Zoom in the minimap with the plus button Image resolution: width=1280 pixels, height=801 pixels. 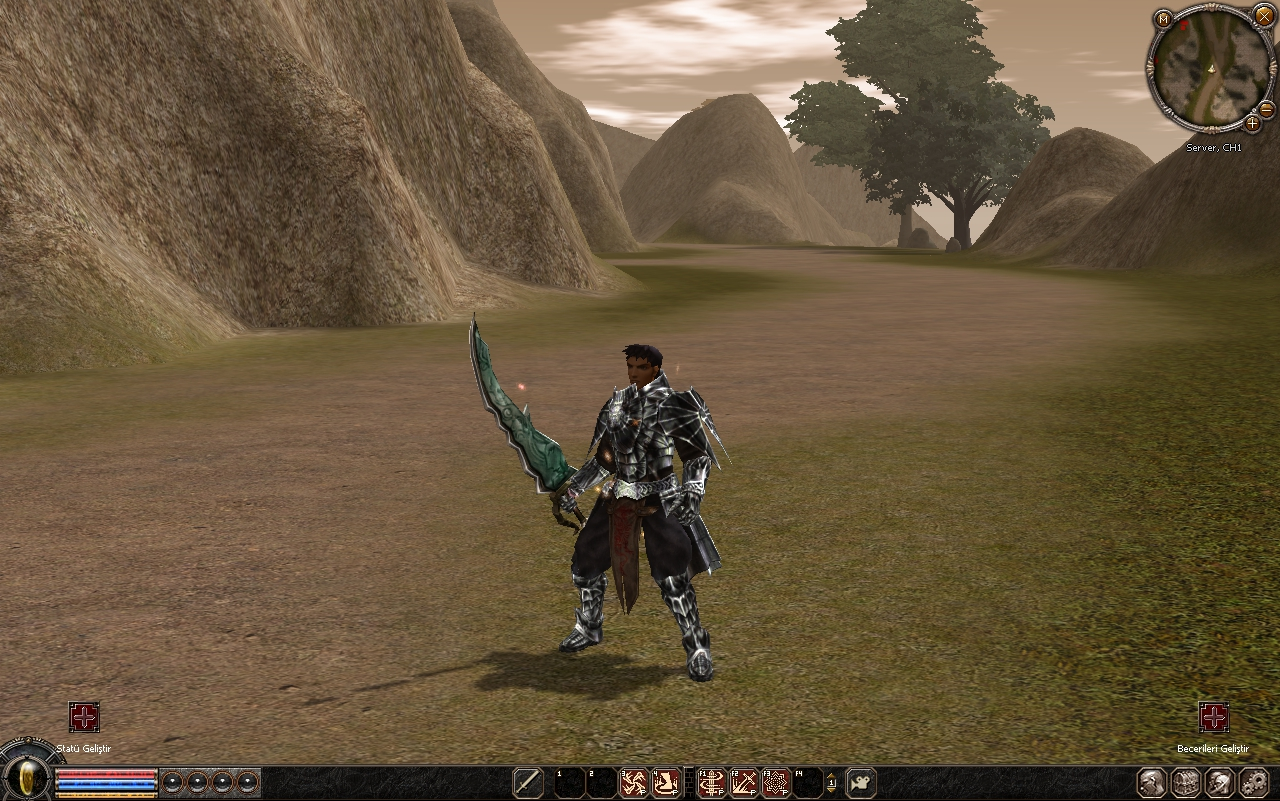coord(1252,124)
